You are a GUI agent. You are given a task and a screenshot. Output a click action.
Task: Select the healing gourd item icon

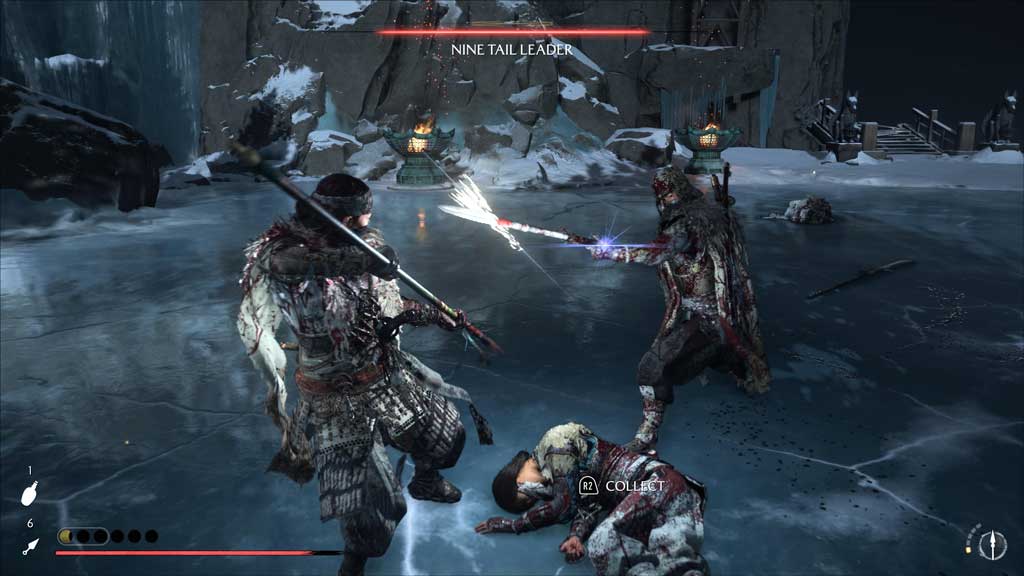30,494
